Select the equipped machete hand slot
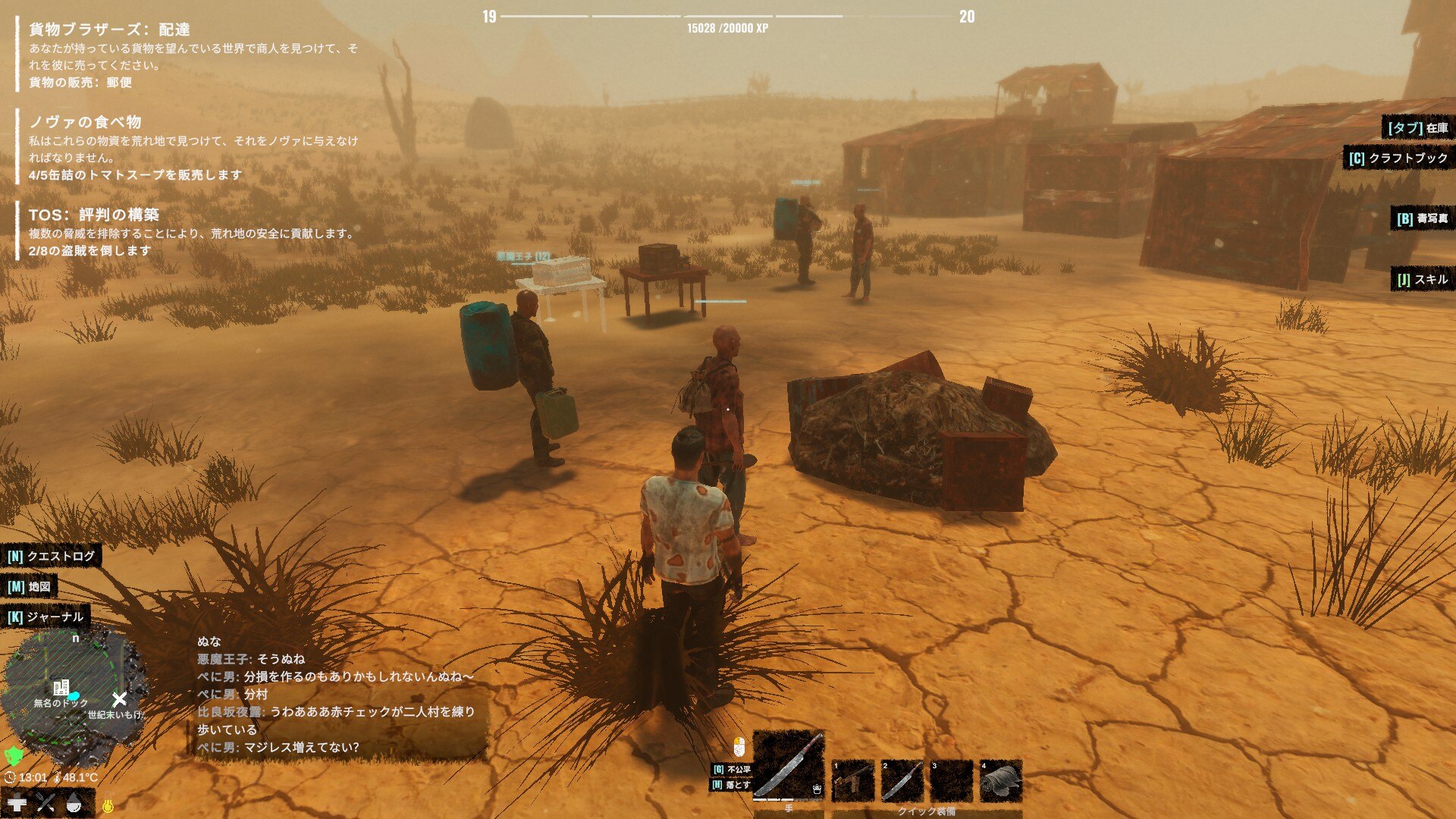Image resolution: width=1456 pixels, height=819 pixels. [x=788, y=764]
